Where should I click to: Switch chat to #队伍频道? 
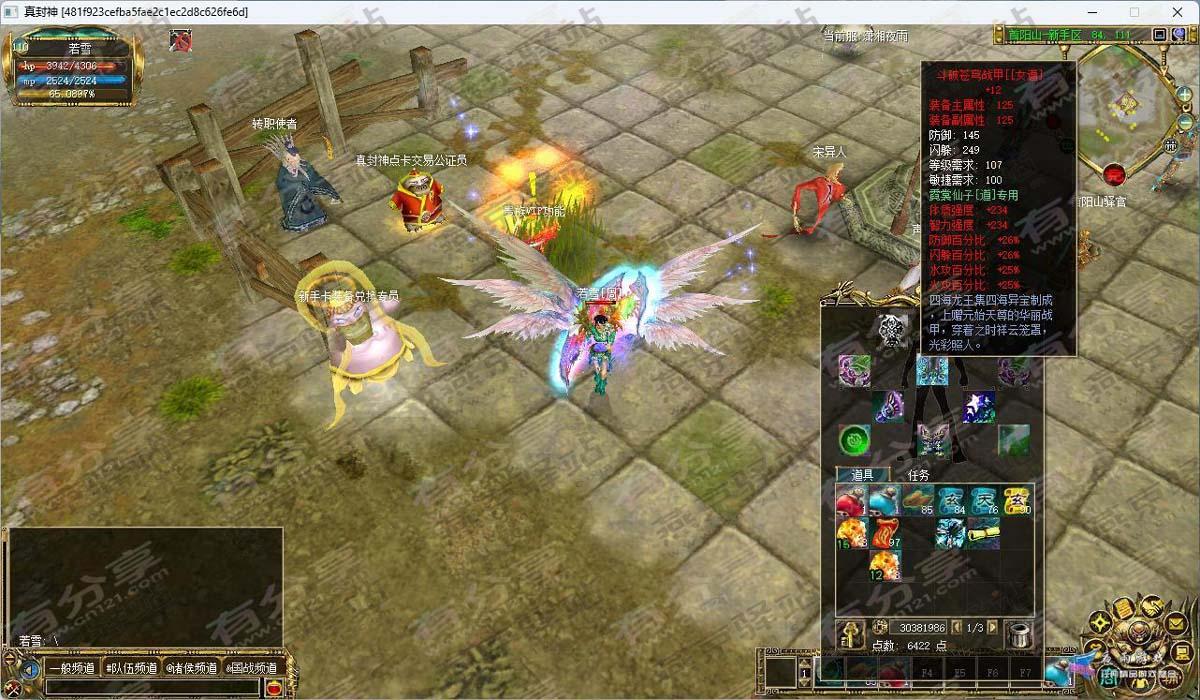pyautogui.click(x=132, y=668)
